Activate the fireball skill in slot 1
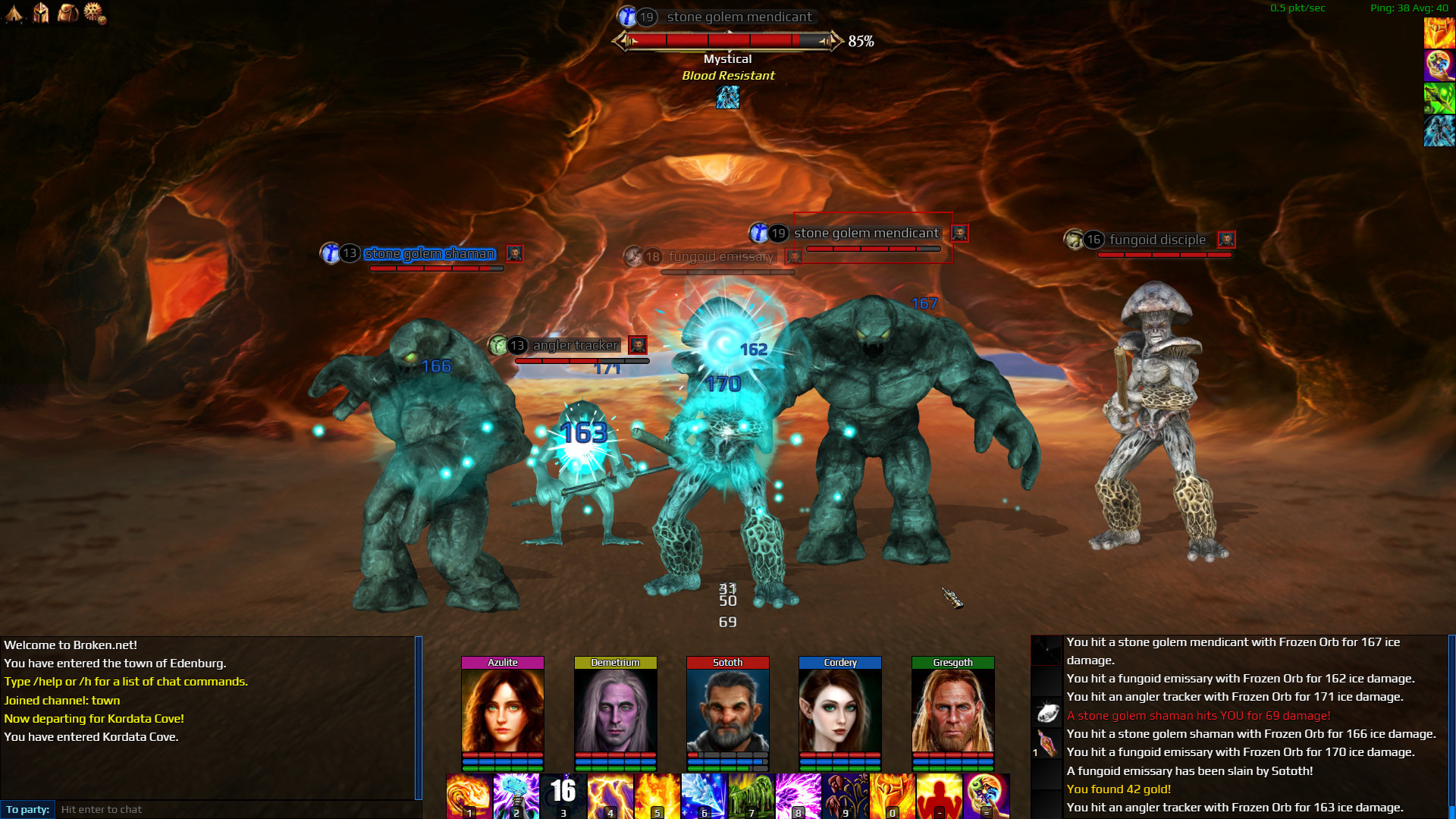 (x=469, y=795)
